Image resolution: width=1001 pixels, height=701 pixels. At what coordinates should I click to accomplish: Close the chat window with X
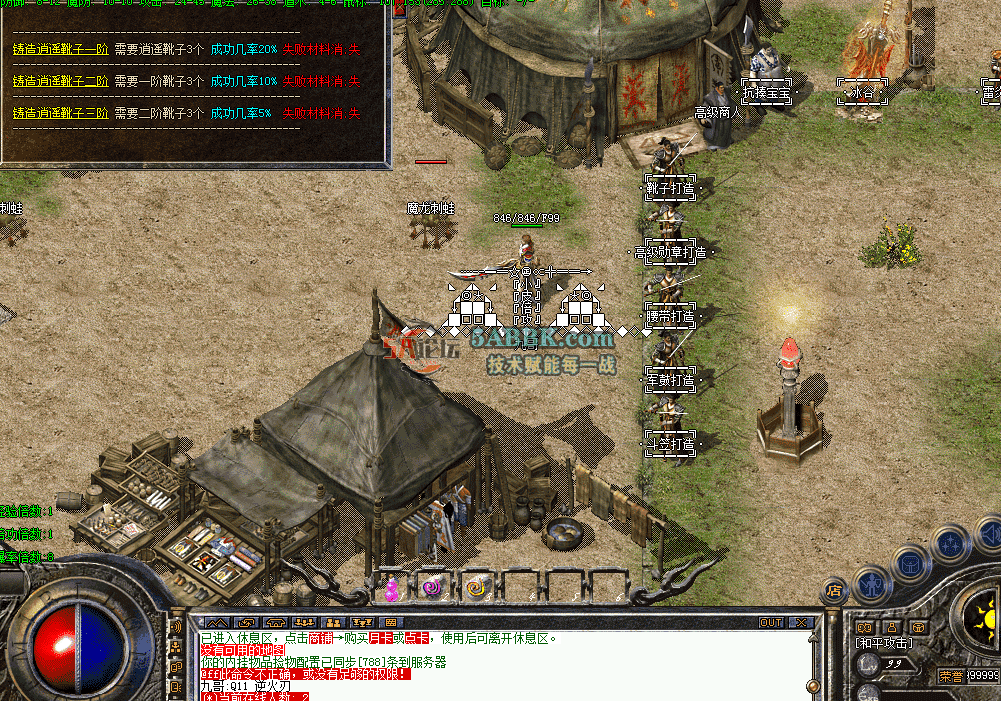coord(801,622)
